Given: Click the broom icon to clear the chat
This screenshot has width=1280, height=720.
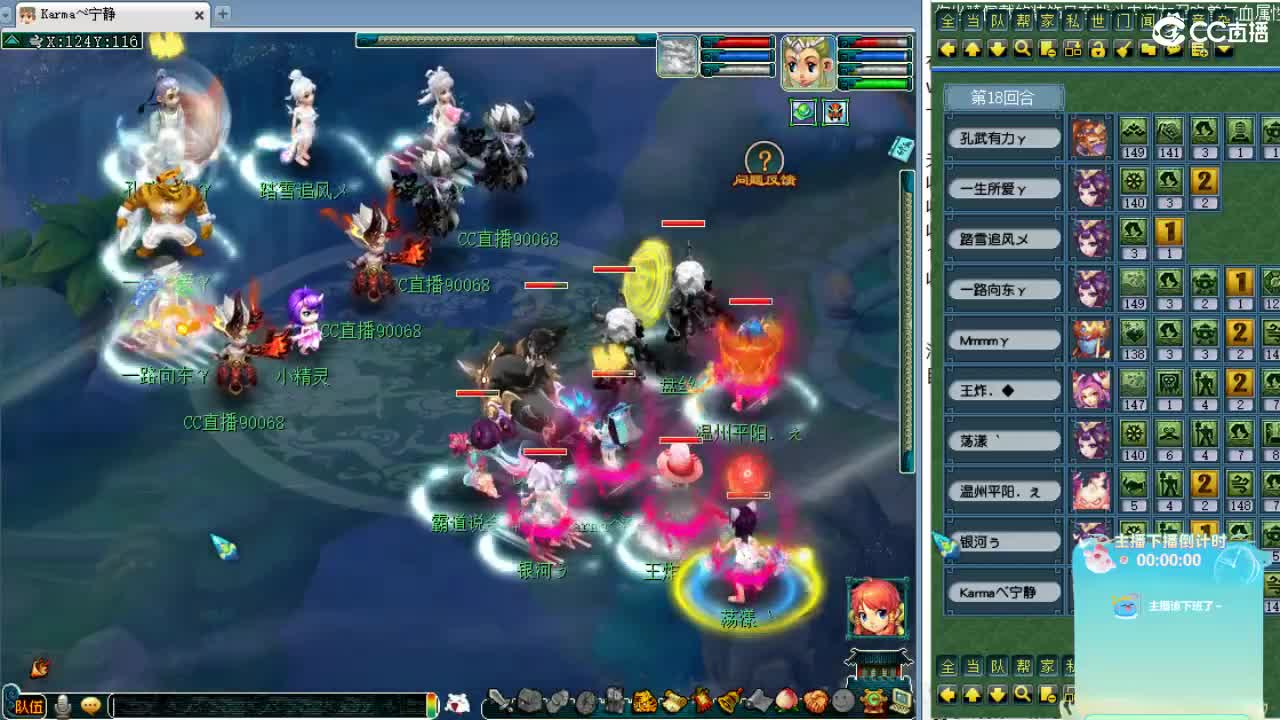Looking at the screenshot, I should pyautogui.click(x=1121, y=50).
